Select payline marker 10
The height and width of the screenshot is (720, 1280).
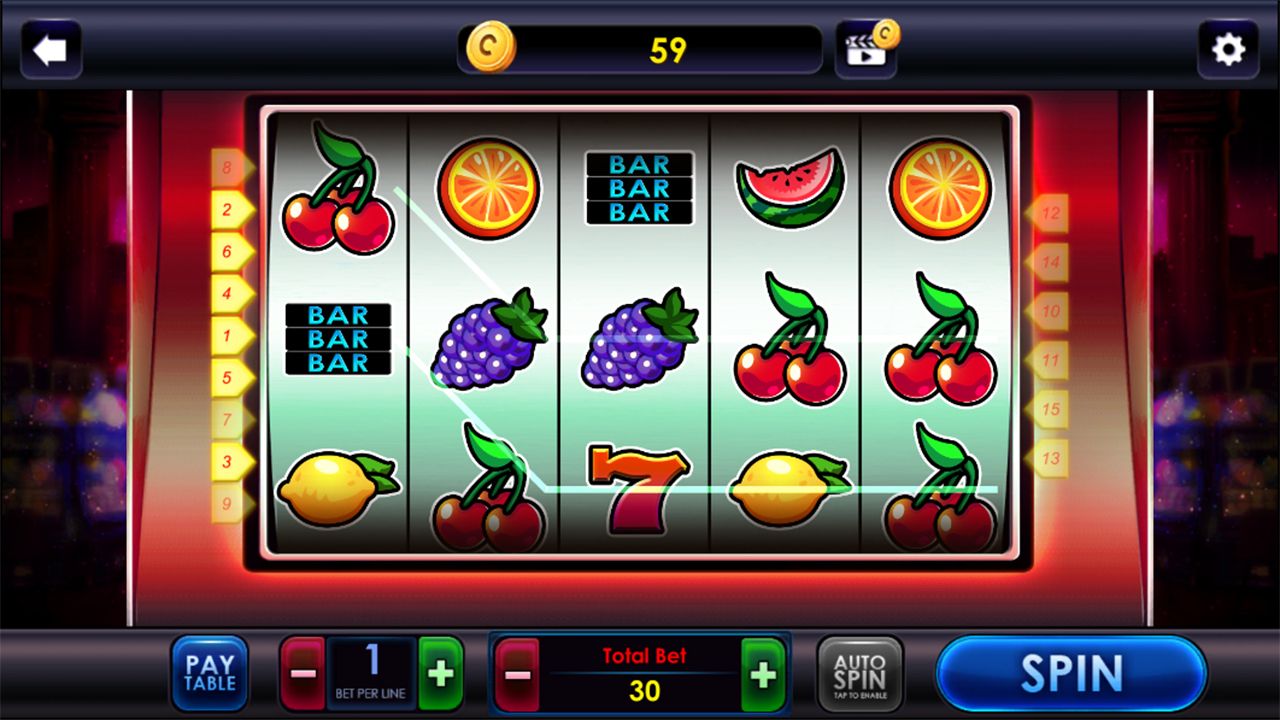[1049, 311]
